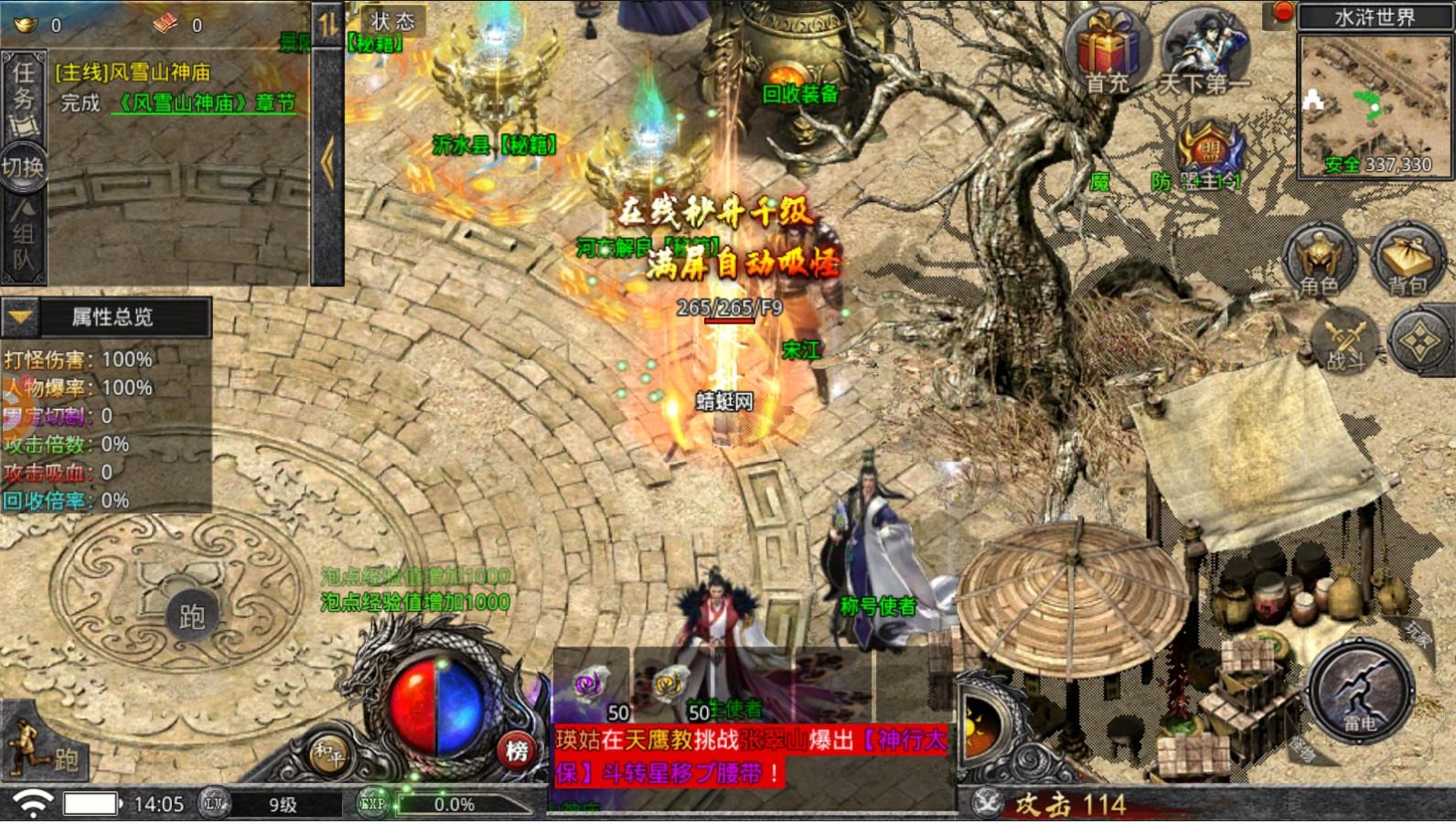1456x824 pixels.
Task: Open the 背包 inventory bag
Action: (1407, 260)
